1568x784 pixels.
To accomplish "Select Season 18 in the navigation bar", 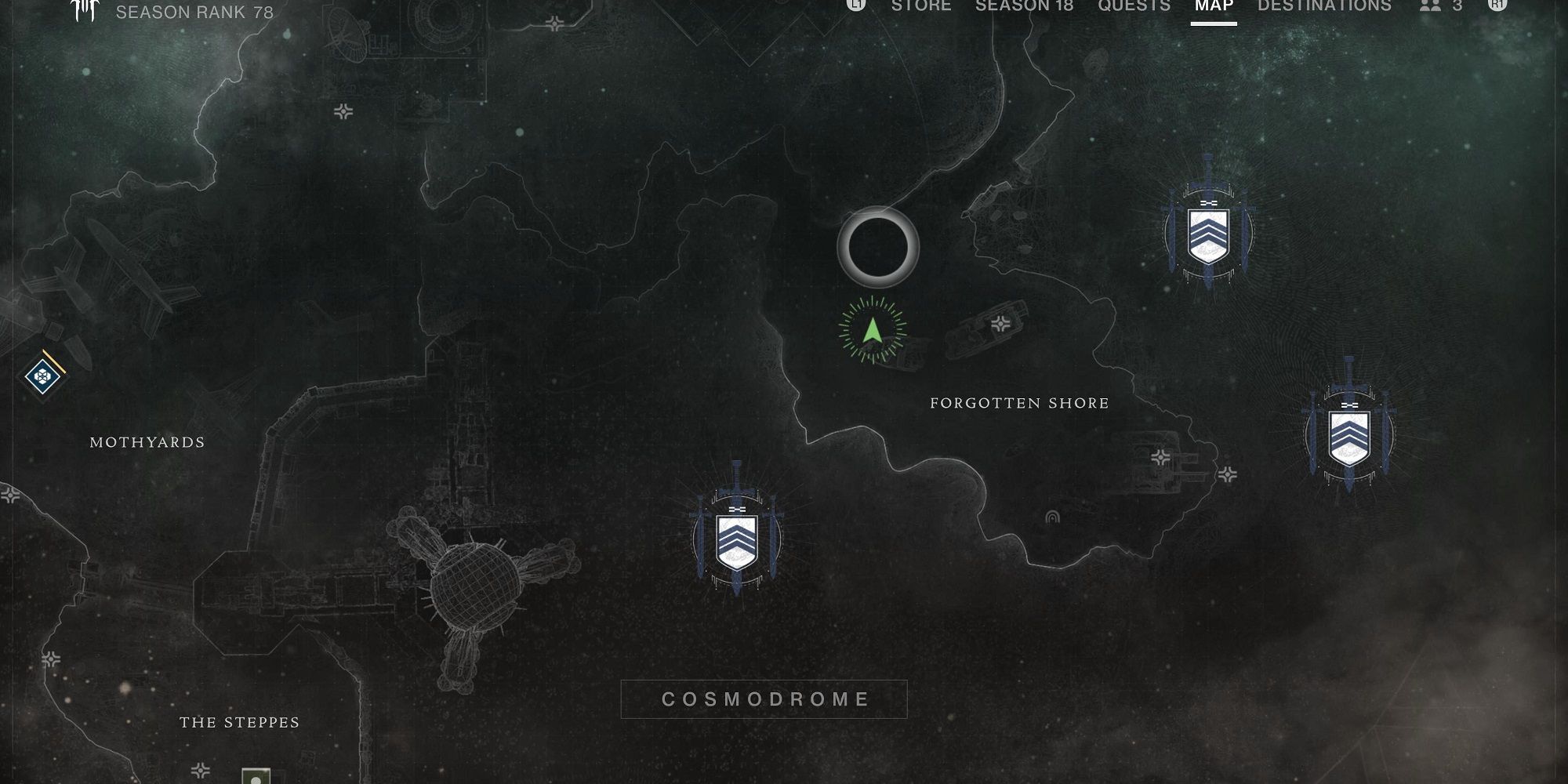I will click(1024, 5).
